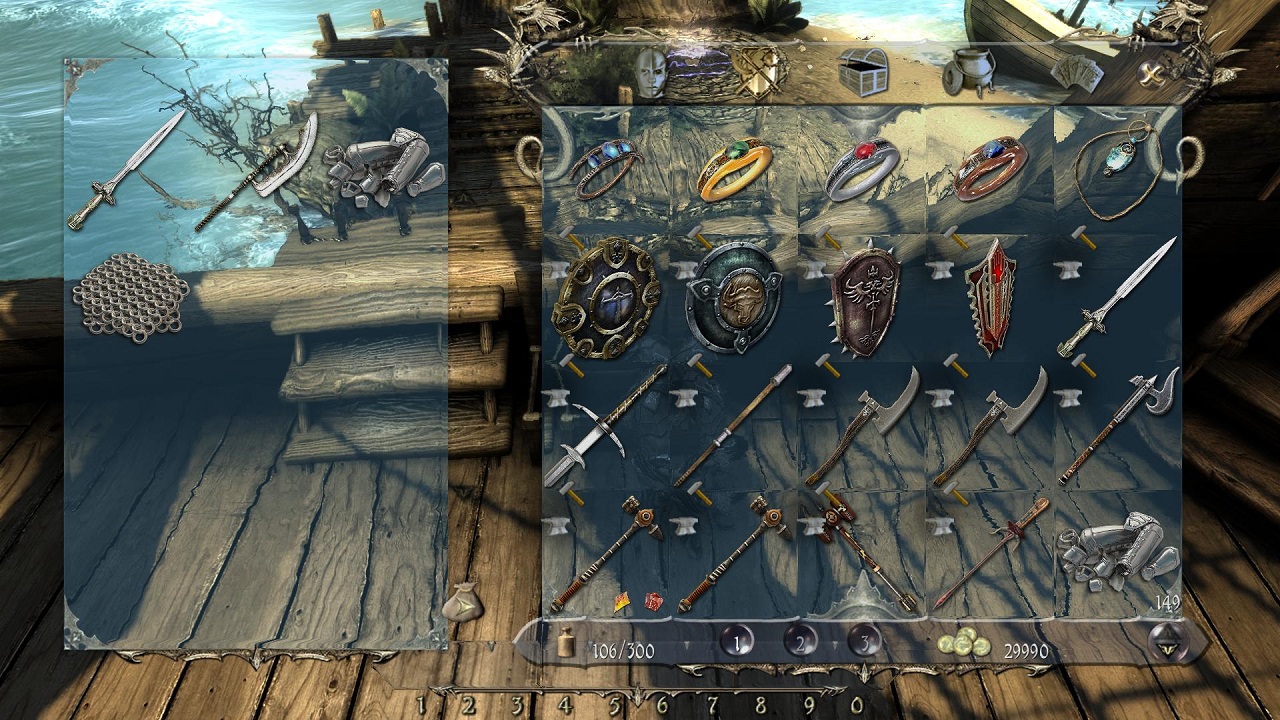The image size is (1280, 720).
Task: Activate equipment set 1
Action: coord(737,642)
